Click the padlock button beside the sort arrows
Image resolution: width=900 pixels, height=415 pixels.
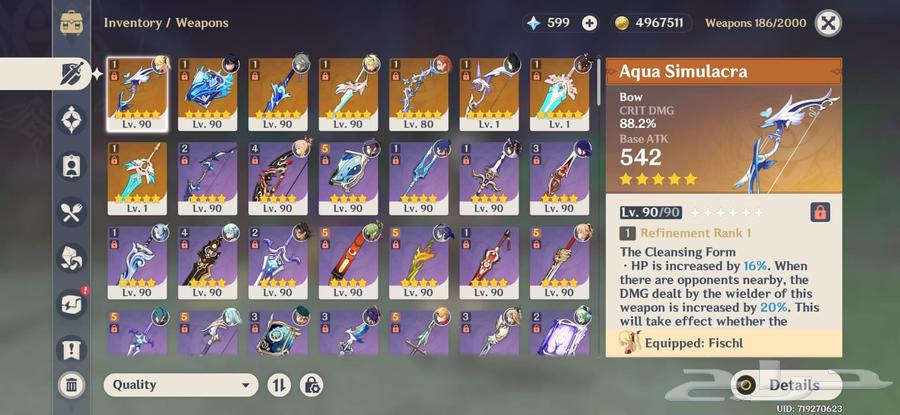(x=311, y=384)
